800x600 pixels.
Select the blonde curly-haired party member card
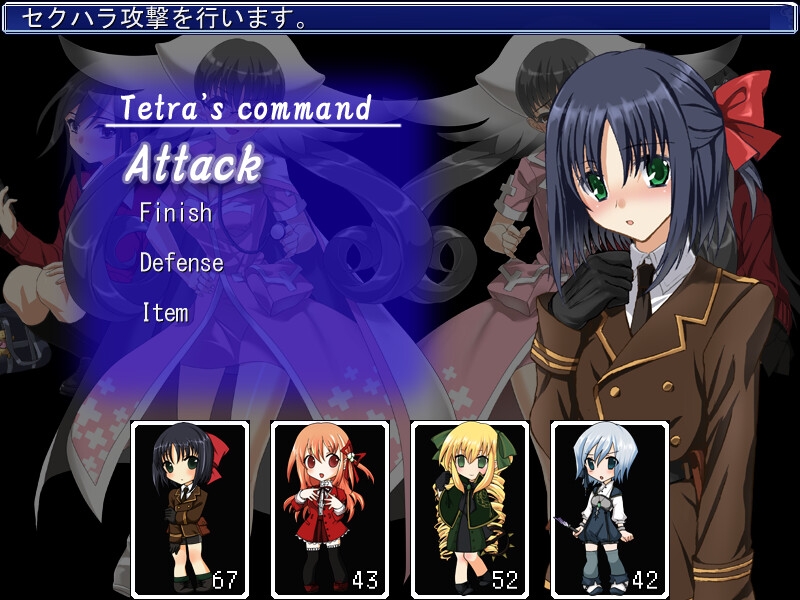(470, 509)
